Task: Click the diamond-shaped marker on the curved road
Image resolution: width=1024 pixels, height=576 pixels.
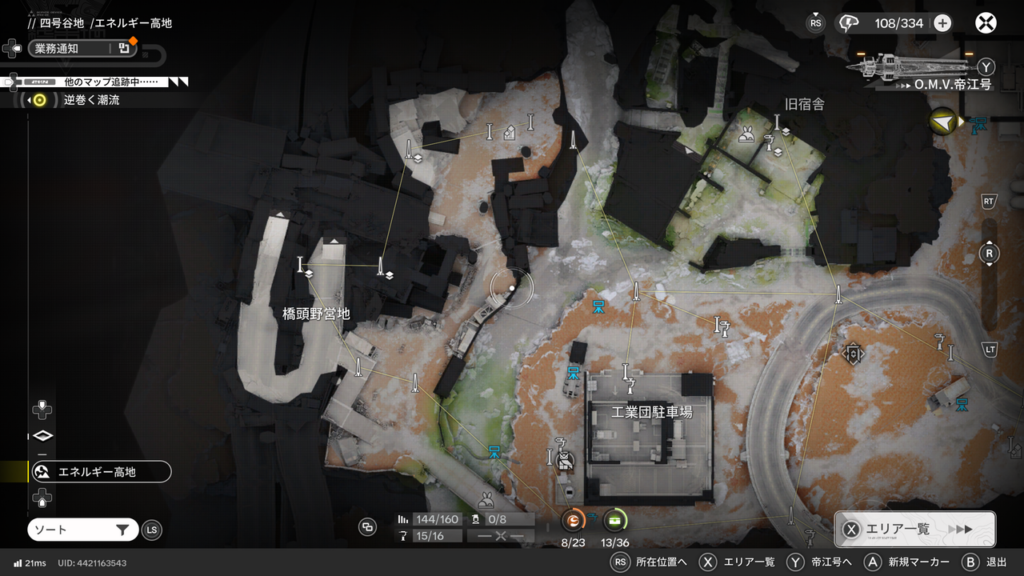Action: tap(853, 352)
